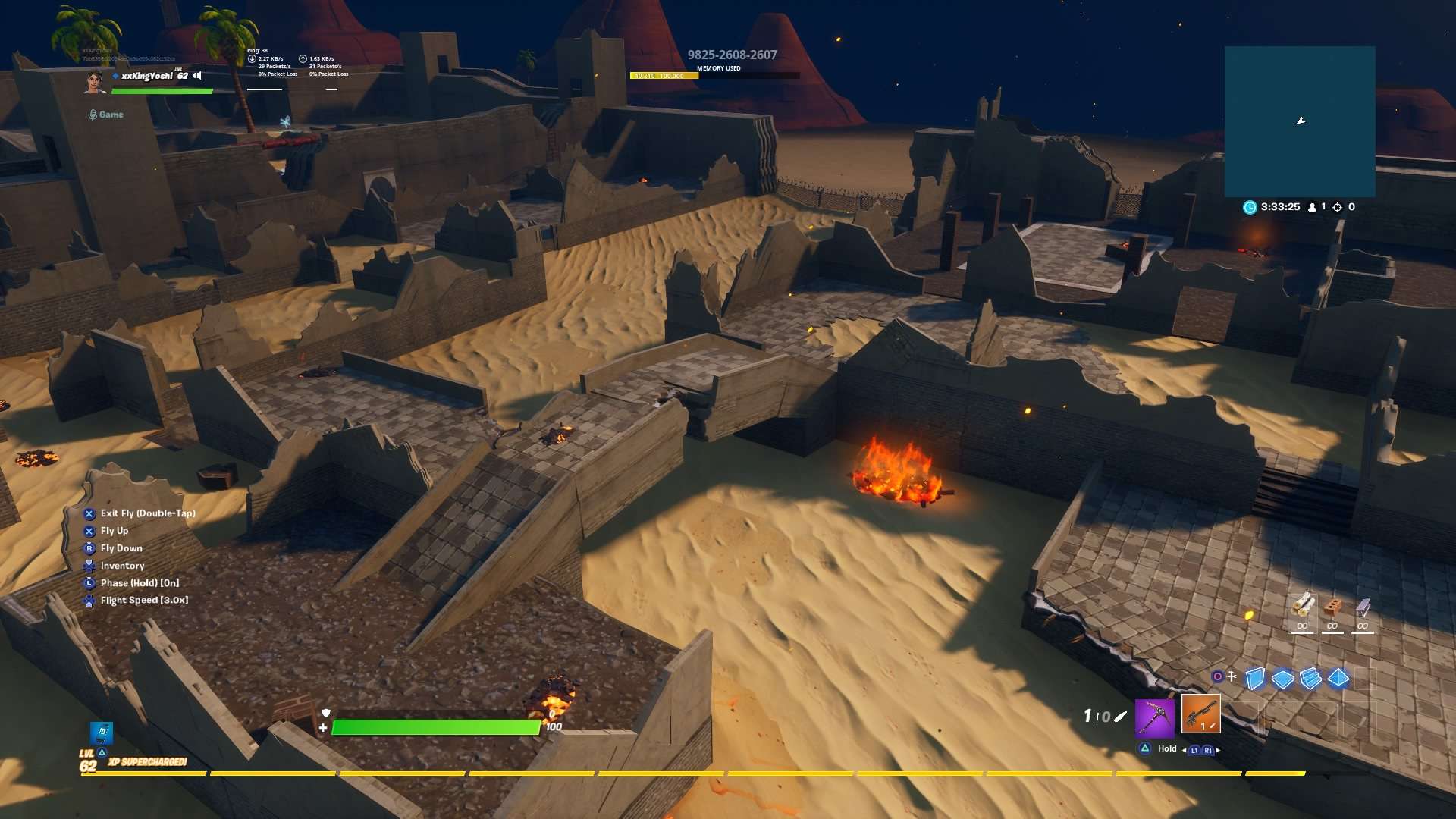Viewport: 1456px width, 819px height.
Task: Select the brick material icon
Action: point(1332,607)
